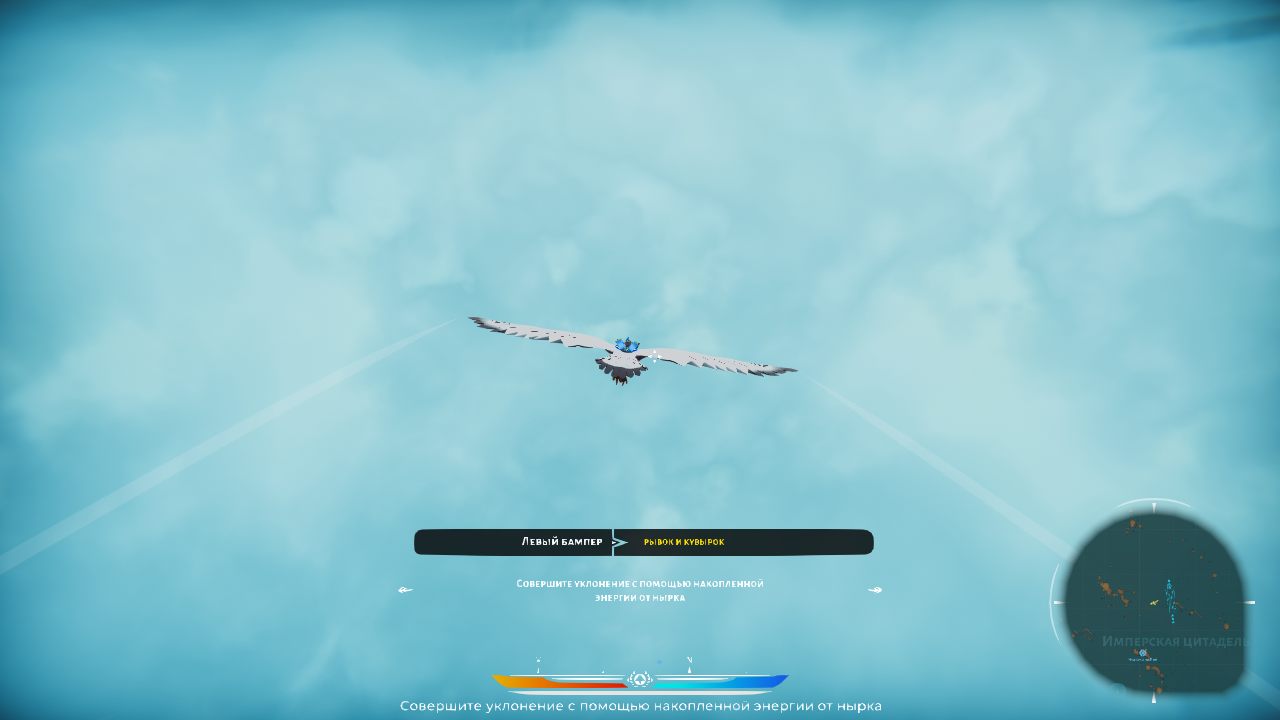Click the dive-energy instruction text near center
Screen dimensions: 1280x720
point(639,589)
